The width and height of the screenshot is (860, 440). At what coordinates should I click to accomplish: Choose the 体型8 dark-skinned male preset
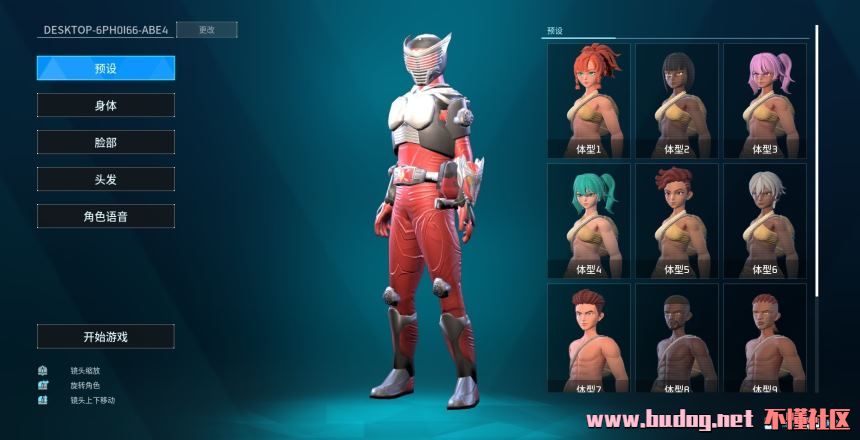click(677, 338)
